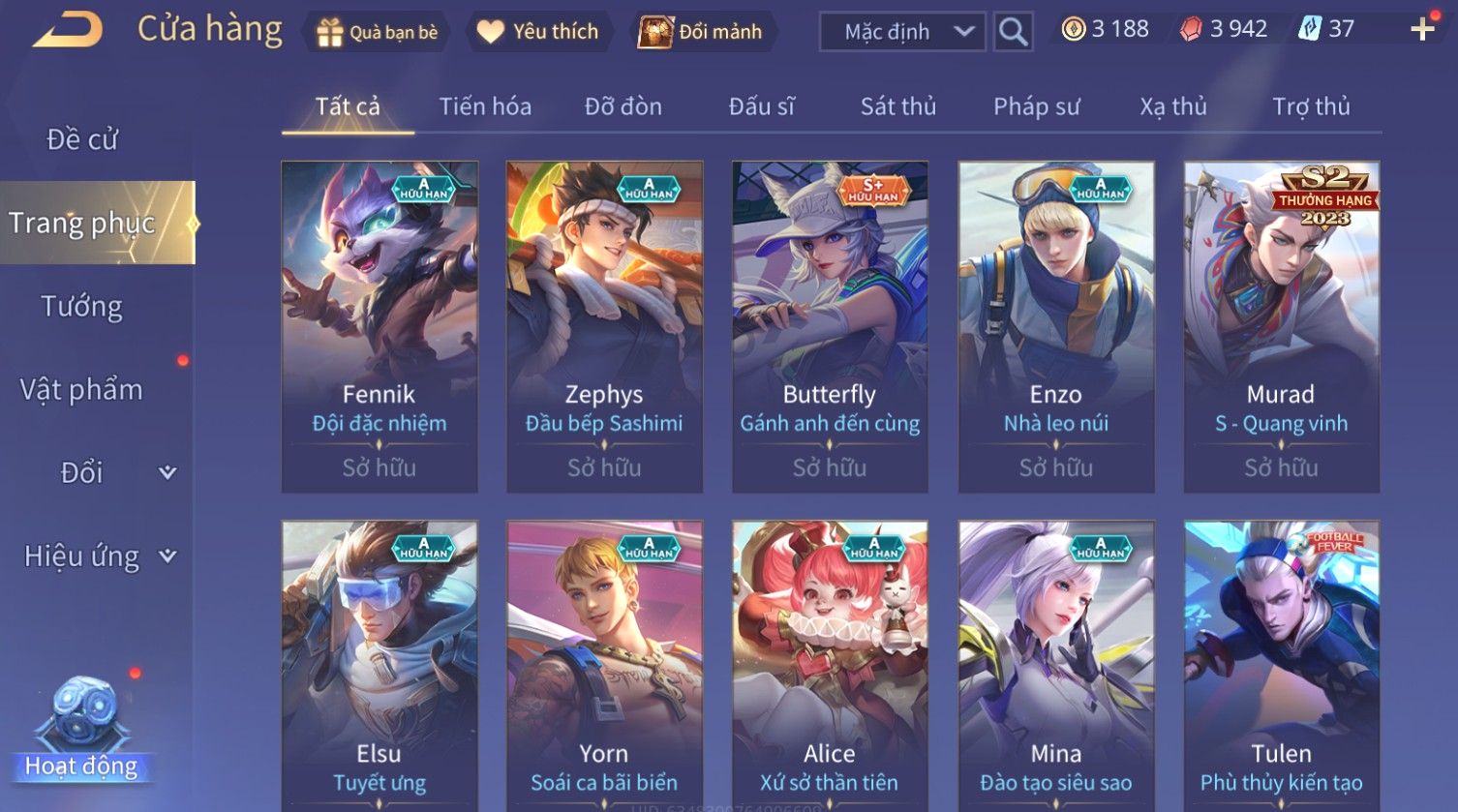
Task: Open the Đề cử section
Action: (82, 139)
